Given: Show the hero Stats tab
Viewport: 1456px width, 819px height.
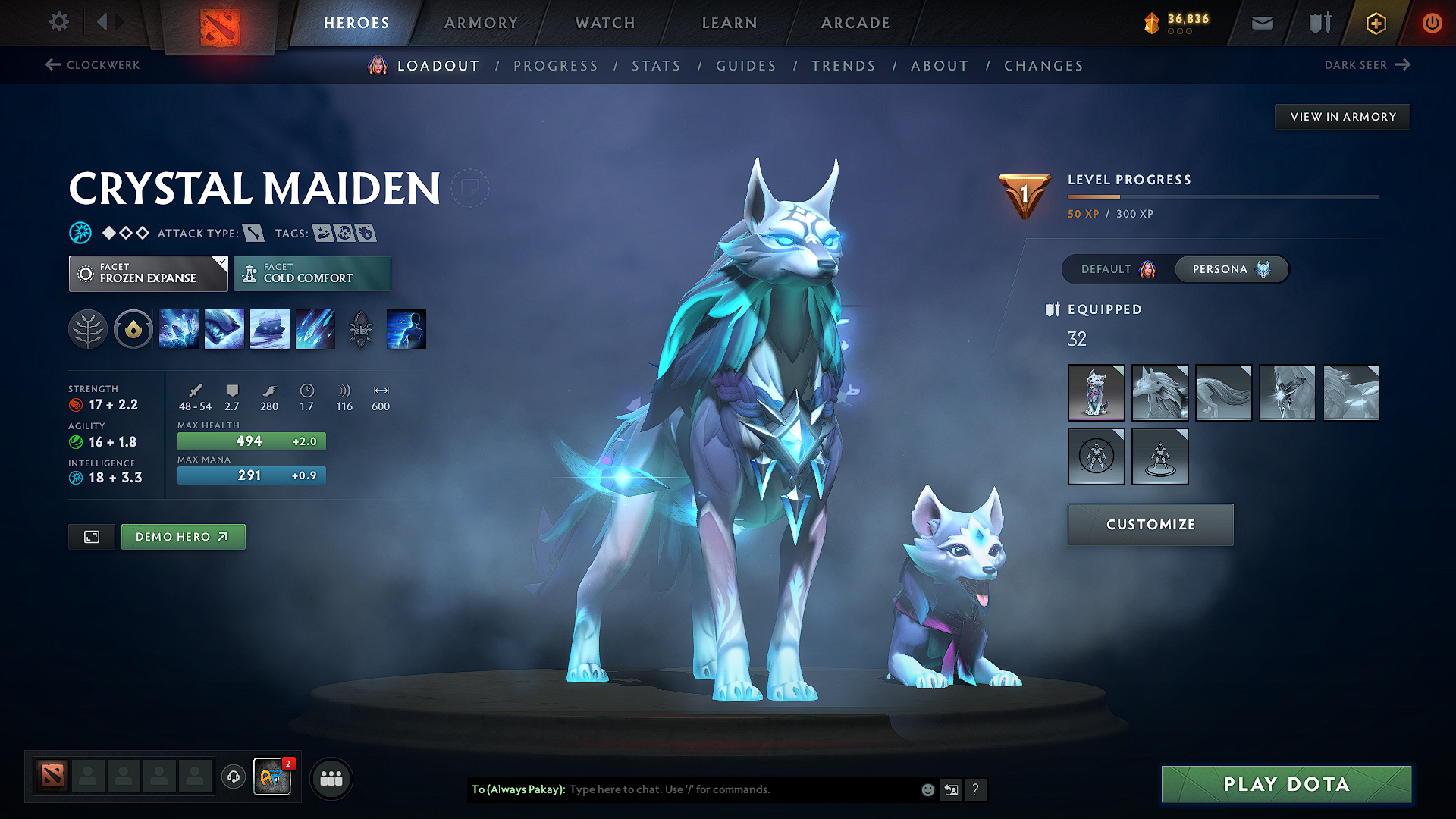Looking at the screenshot, I should 656,66.
